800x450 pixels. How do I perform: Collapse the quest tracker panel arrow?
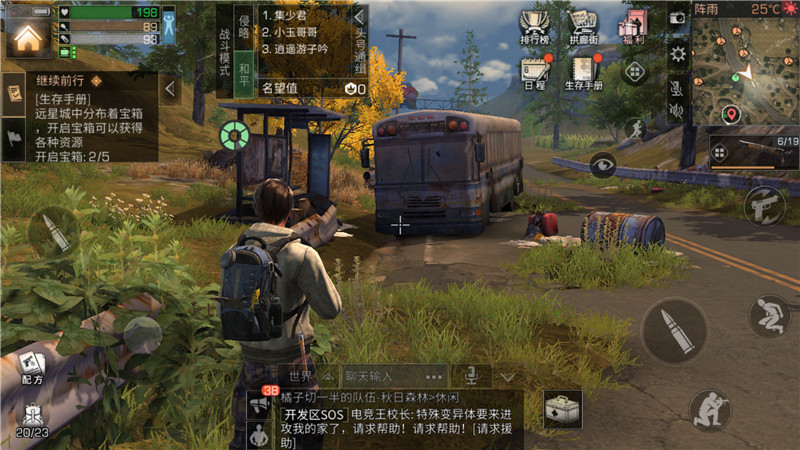170,90
